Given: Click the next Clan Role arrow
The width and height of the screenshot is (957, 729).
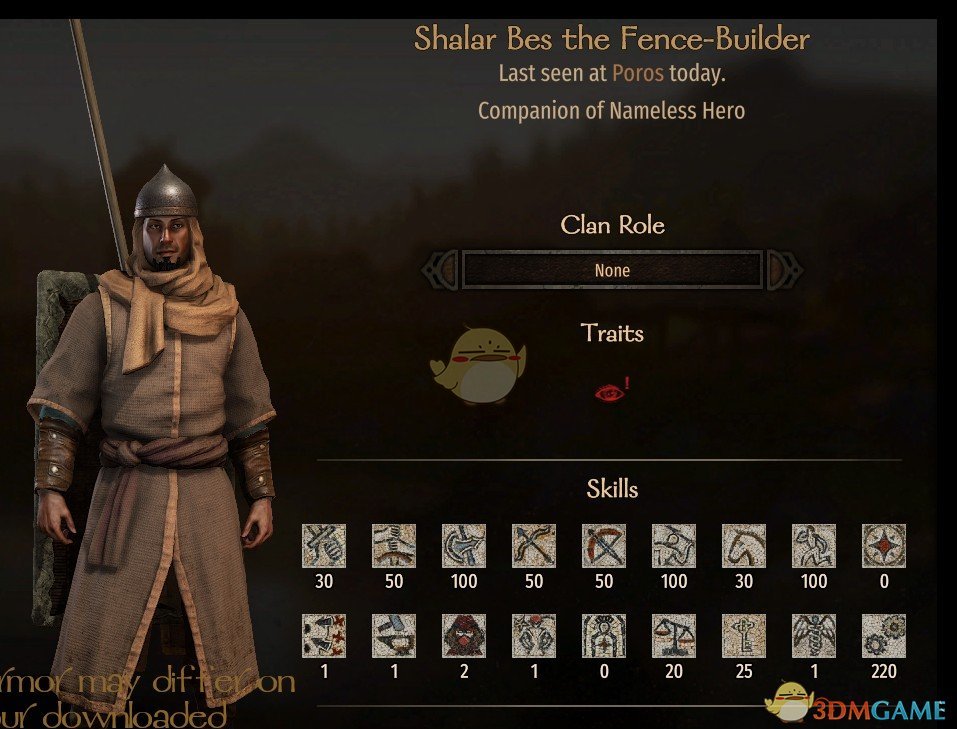Looking at the screenshot, I should pyautogui.click(x=783, y=270).
